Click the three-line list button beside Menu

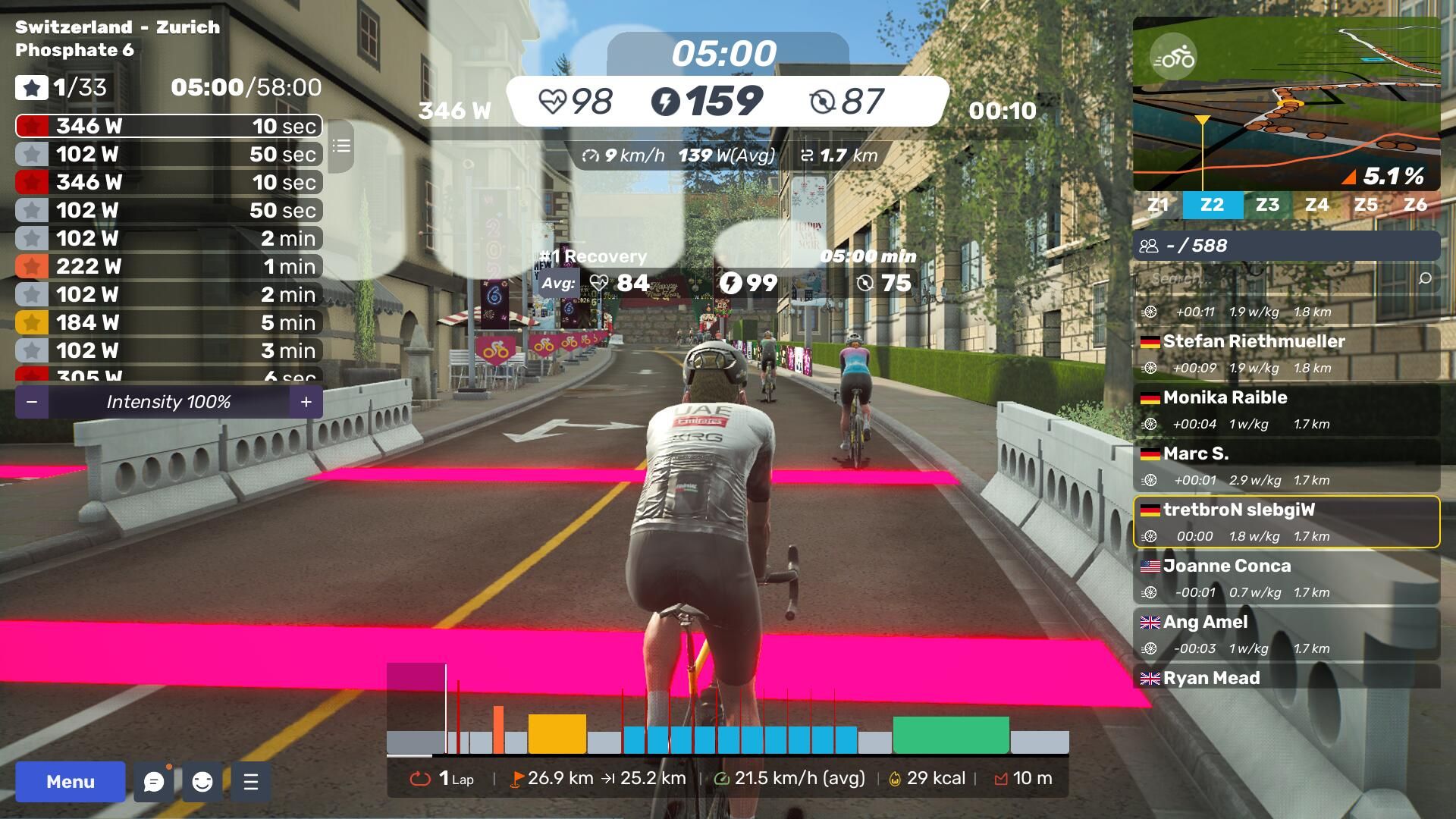tap(251, 782)
